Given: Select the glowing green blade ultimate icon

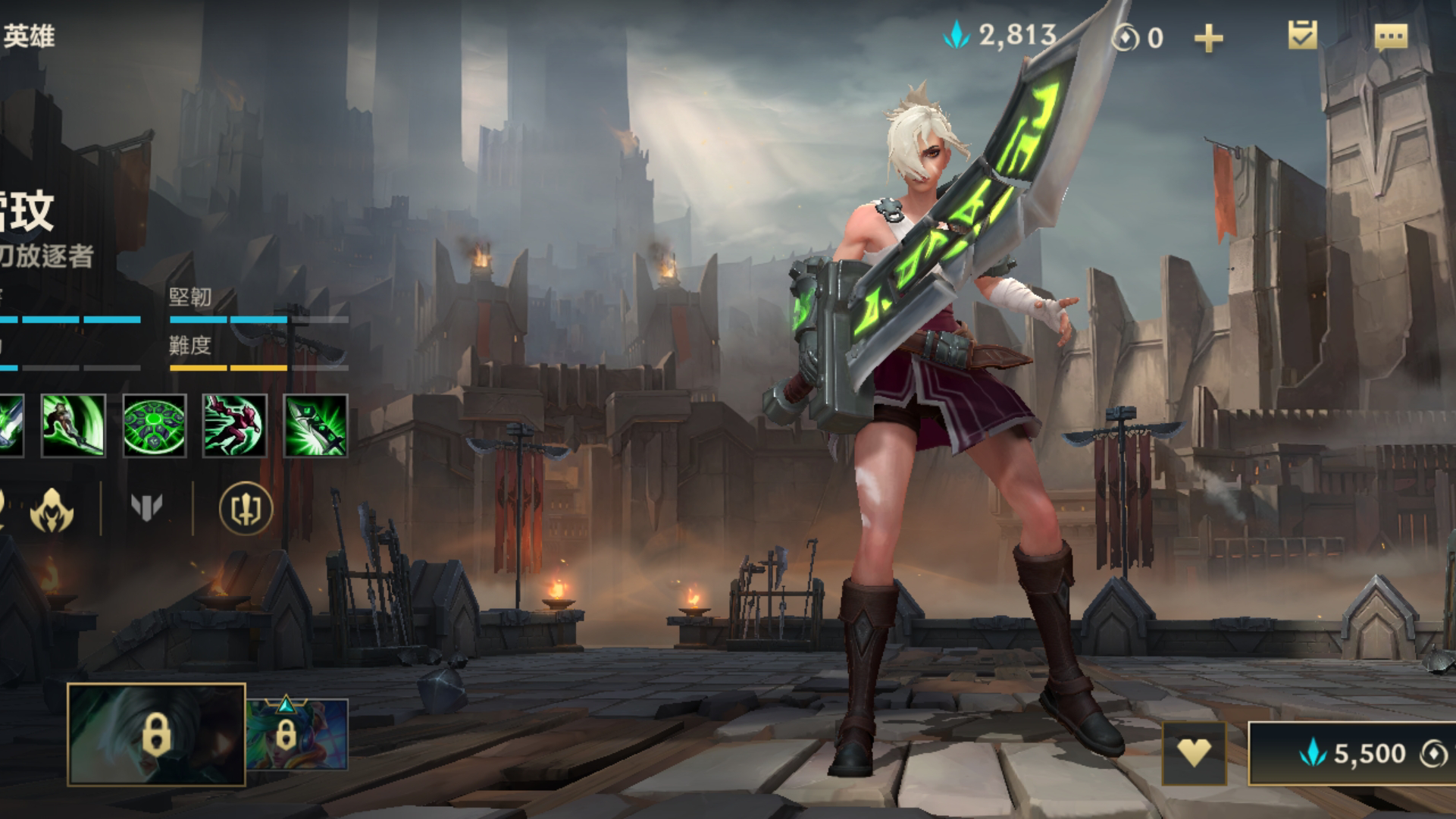Looking at the screenshot, I should point(315,425).
